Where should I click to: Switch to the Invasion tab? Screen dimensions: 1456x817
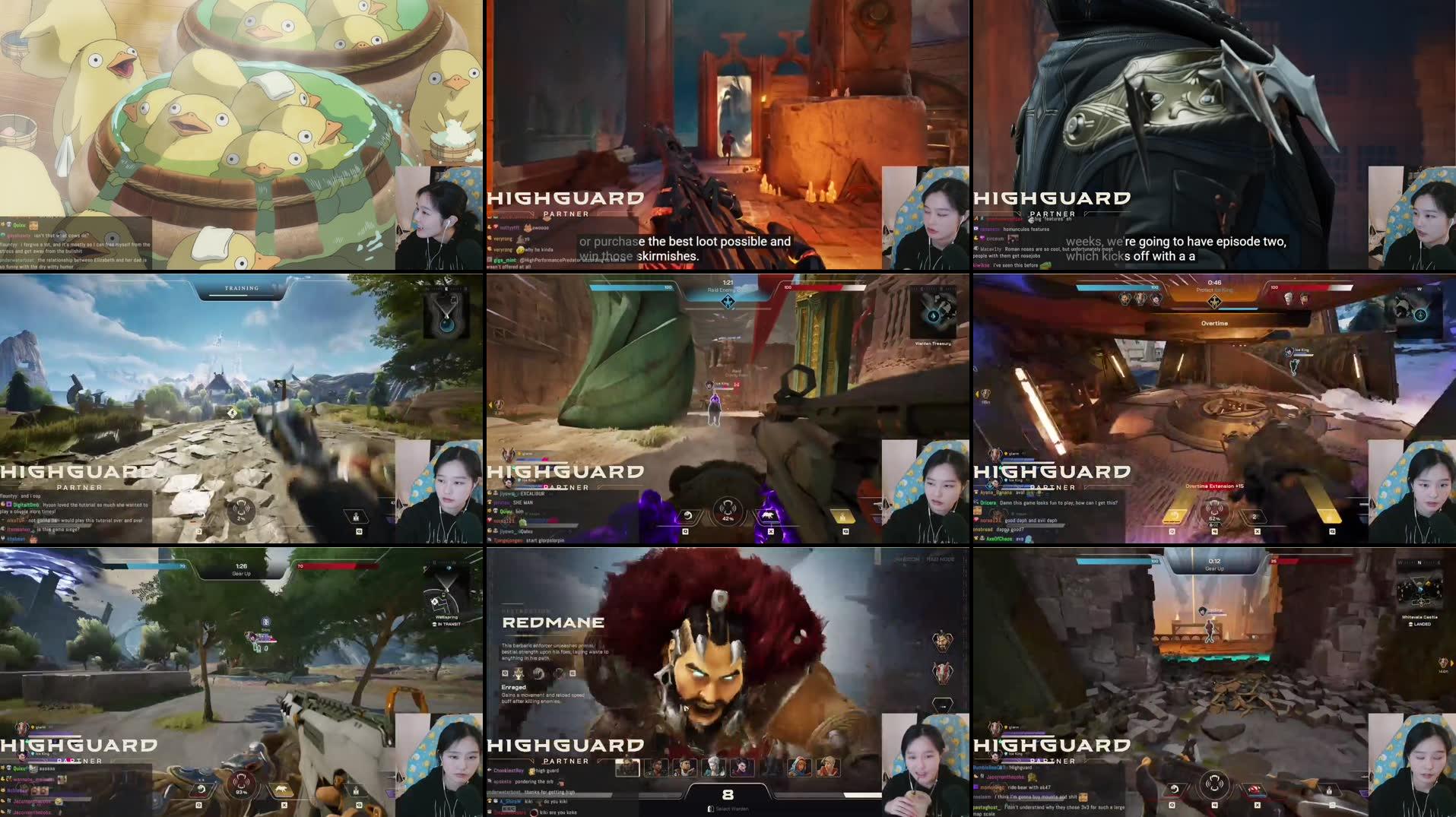coord(906,559)
